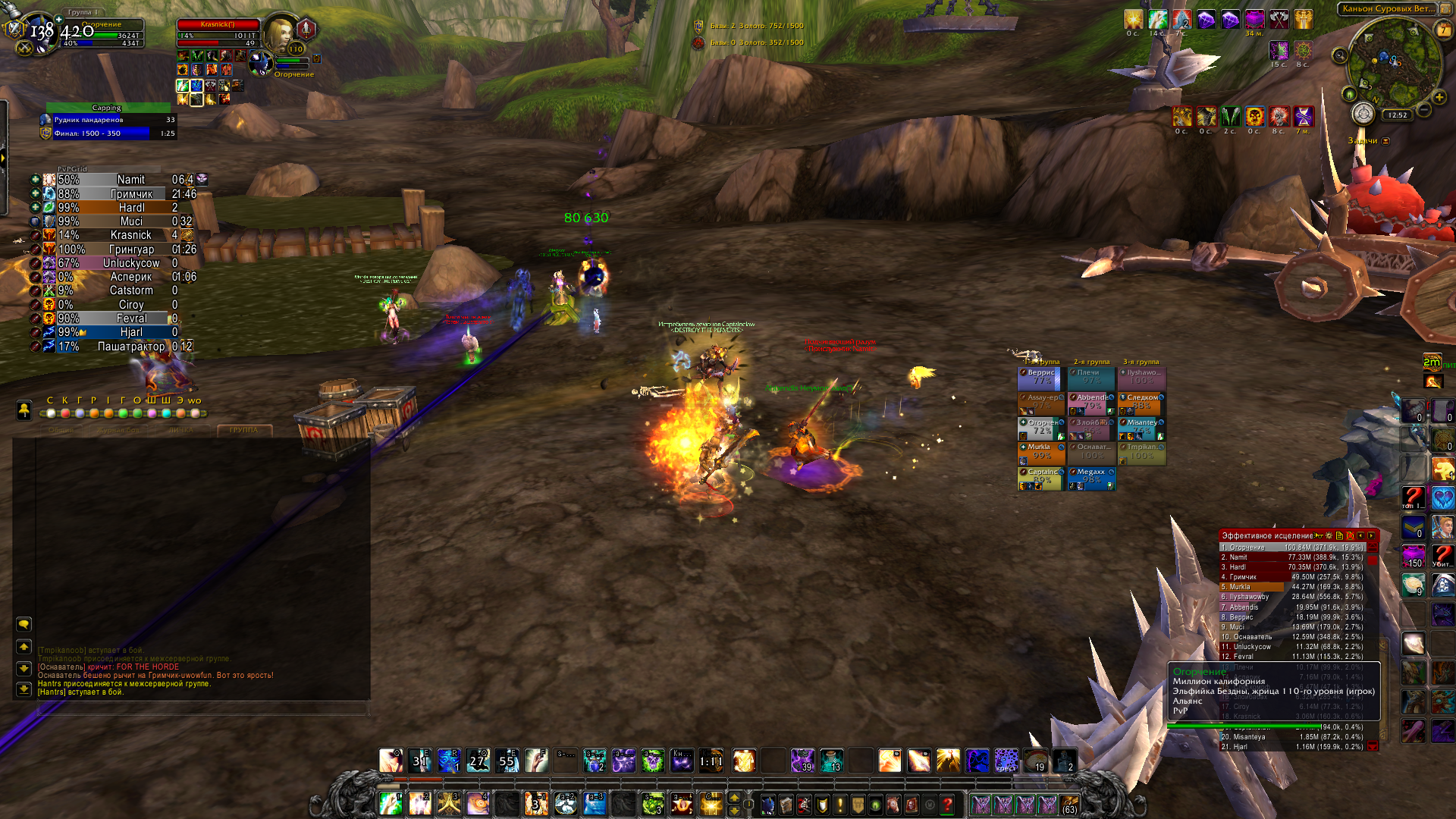Image resolution: width=1456 pixels, height=819 pixels.
Task: Select Megaxx in the raid frames
Action: click(x=1091, y=478)
